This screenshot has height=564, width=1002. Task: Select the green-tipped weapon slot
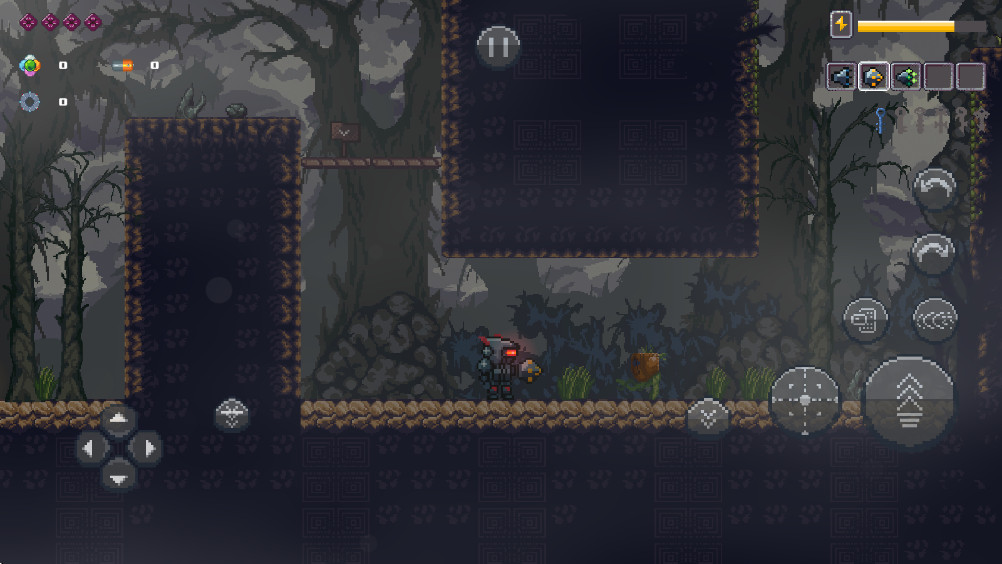coord(906,77)
